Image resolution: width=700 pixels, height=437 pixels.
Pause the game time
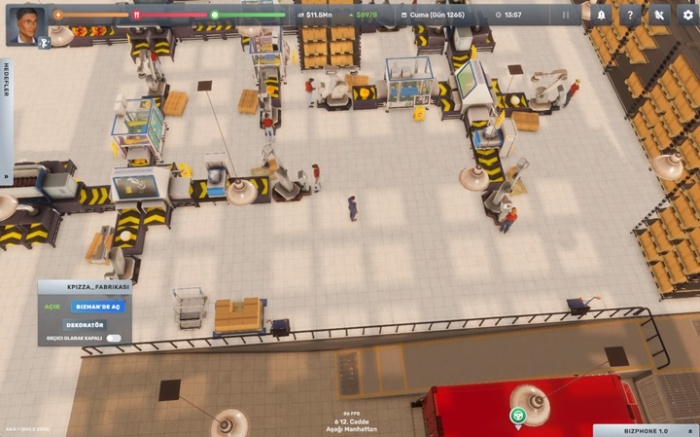pyautogui.click(x=566, y=15)
